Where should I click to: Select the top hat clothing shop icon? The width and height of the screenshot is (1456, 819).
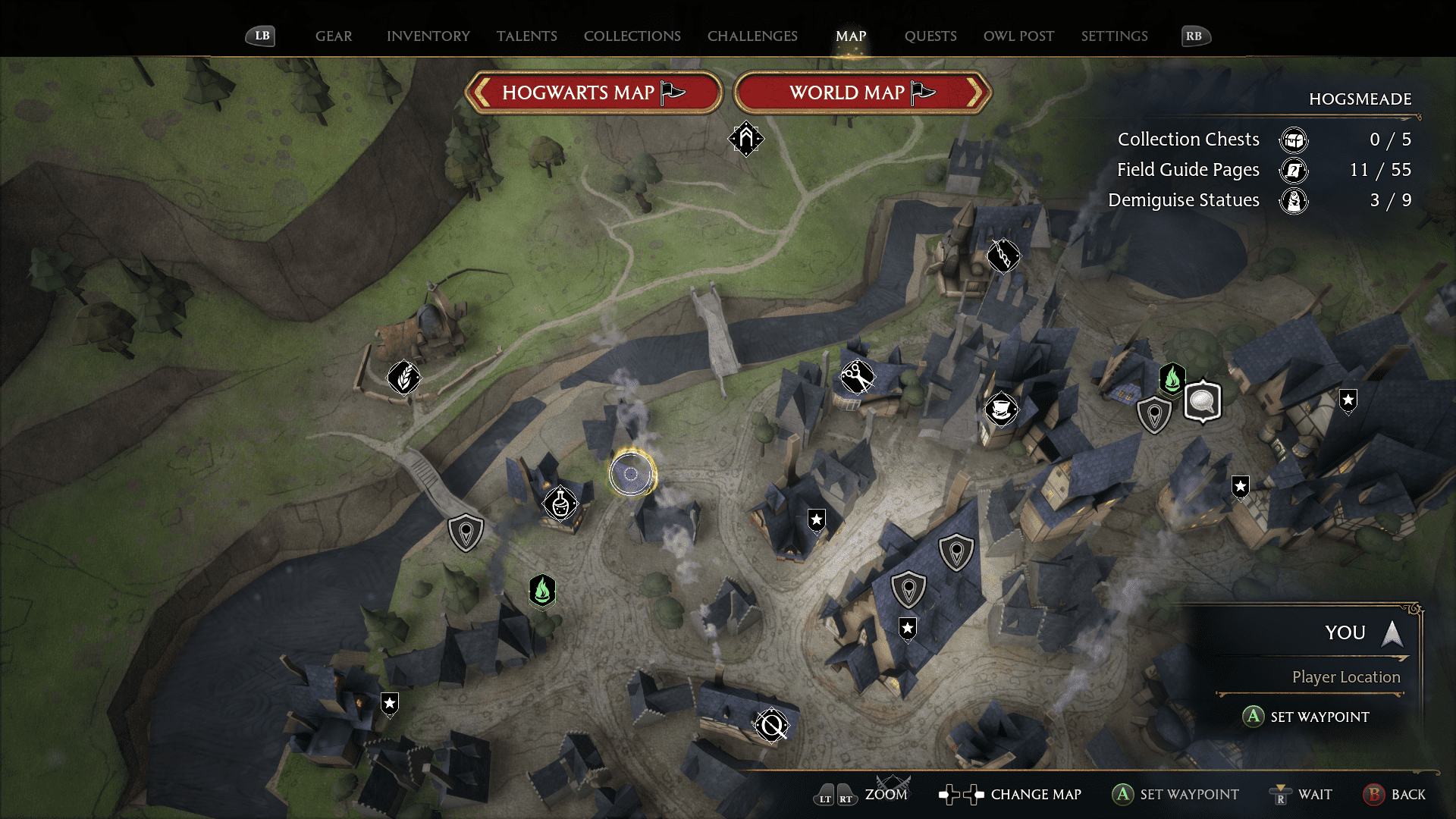(x=1003, y=408)
